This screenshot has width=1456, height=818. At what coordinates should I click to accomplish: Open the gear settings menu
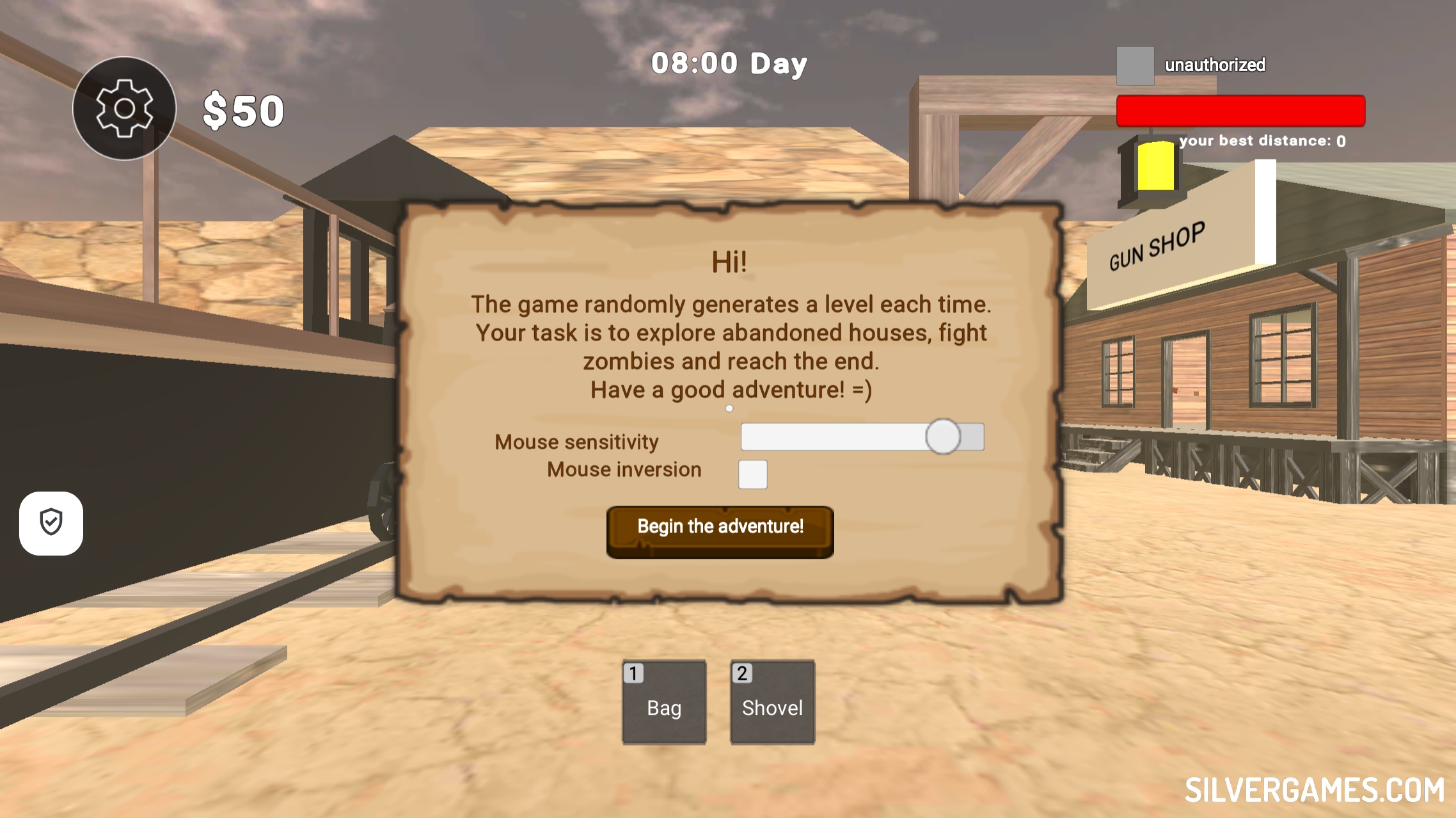pyautogui.click(x=124, y=108)
